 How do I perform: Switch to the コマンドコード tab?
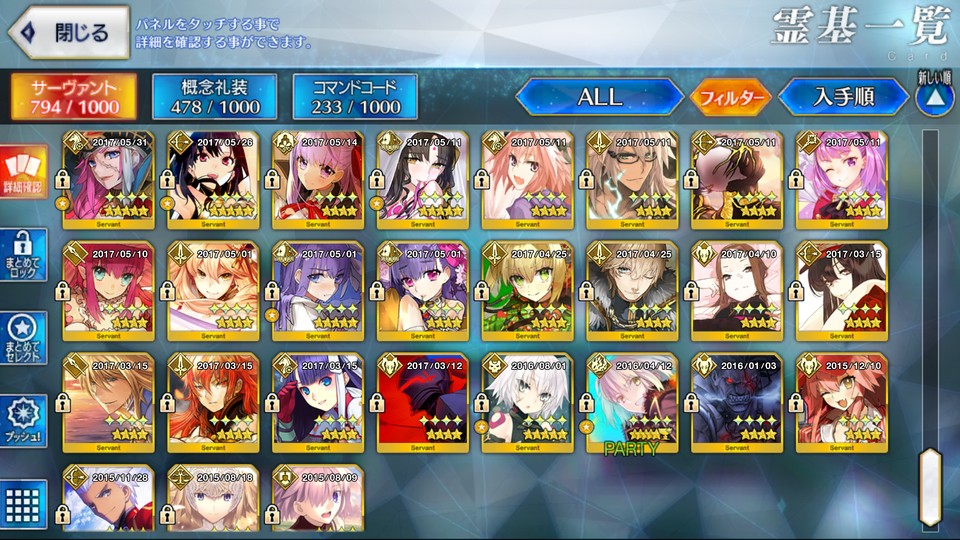pyautogui.click(x=355, y=96)
